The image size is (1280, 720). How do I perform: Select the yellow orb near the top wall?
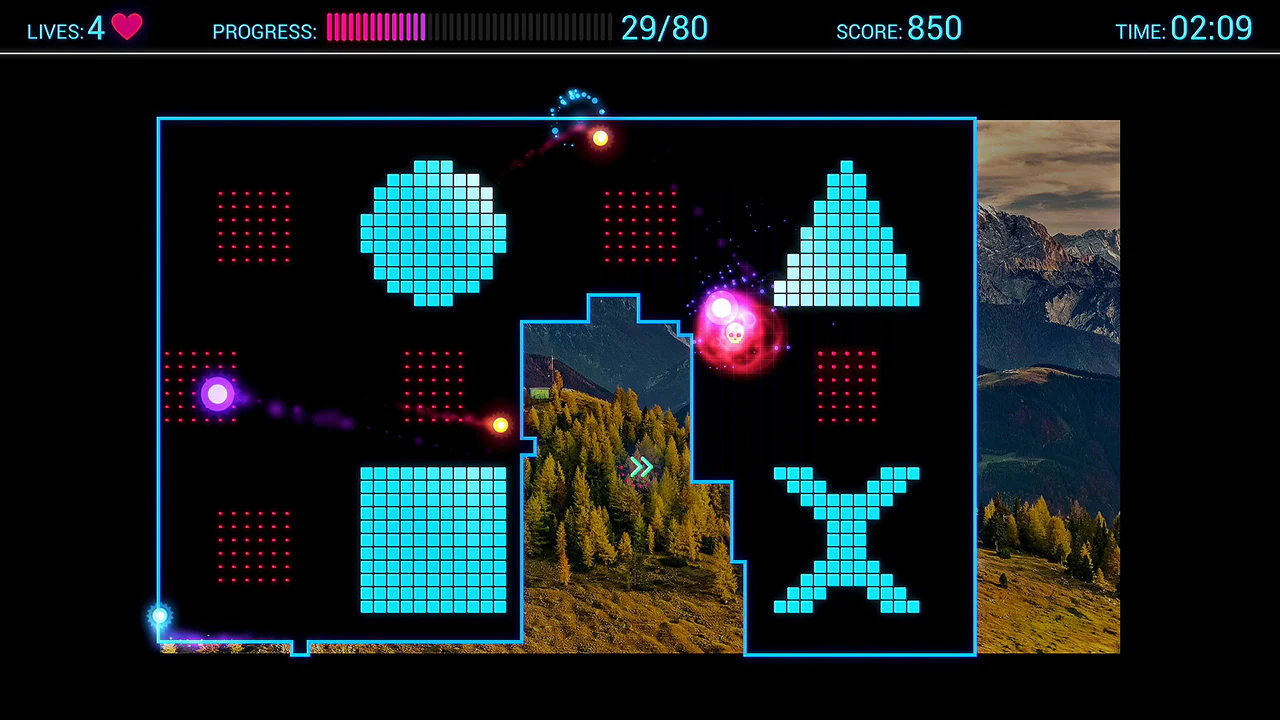point(599,139)
